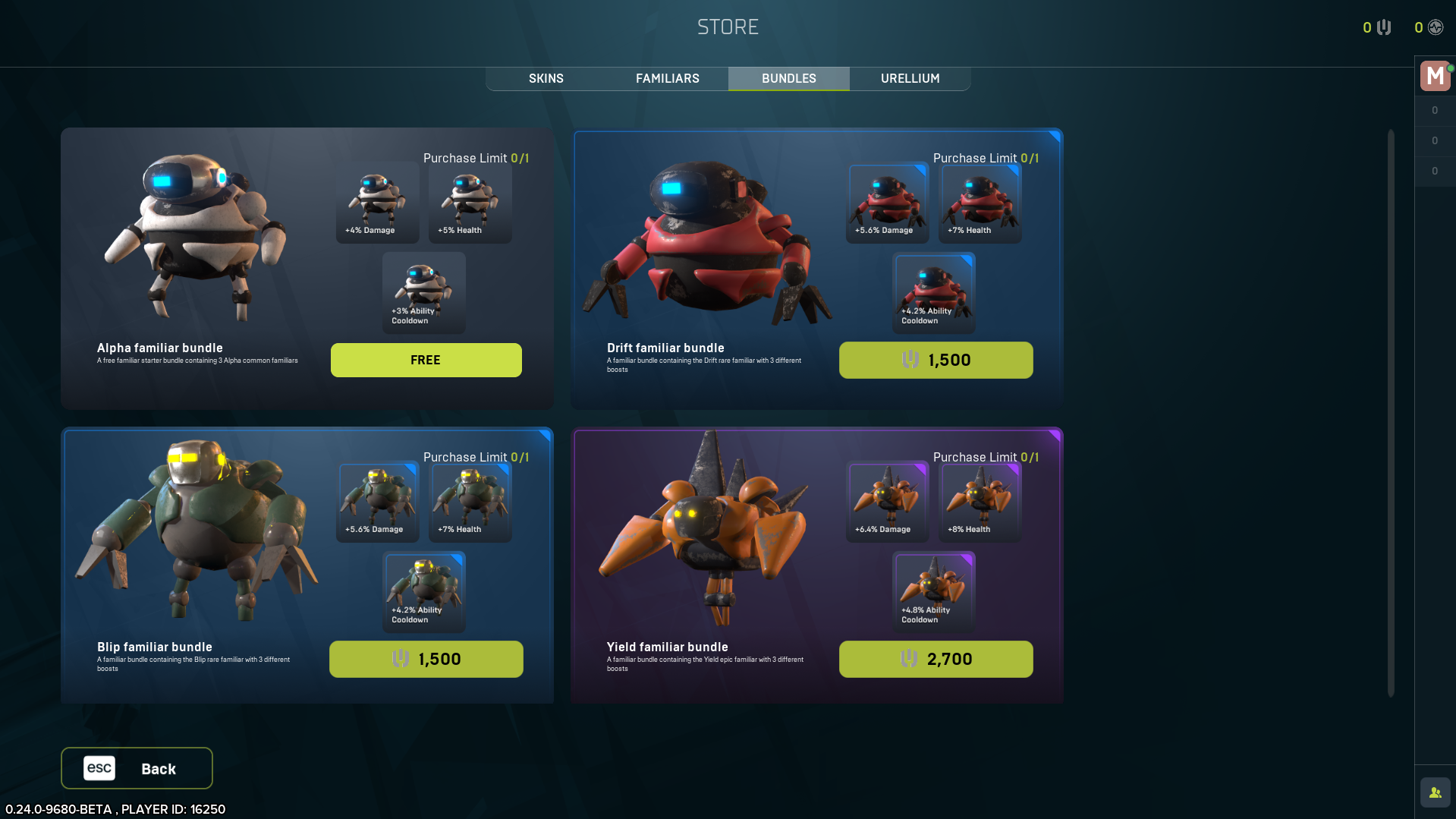Select Yield +8% Health familiar thumbnail

click(x=980, y=502)
